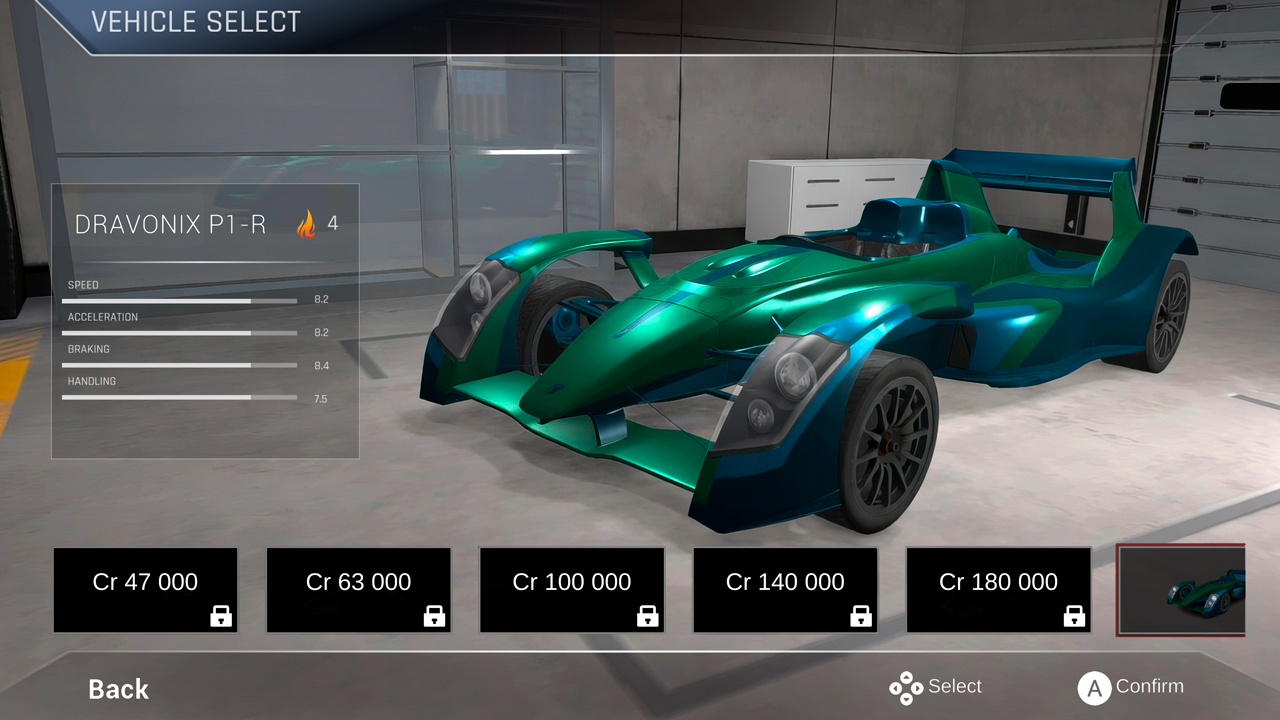Click the lock icon on Cr 100 000 slot
1280x720 pixels.
[x=646, y=616]
